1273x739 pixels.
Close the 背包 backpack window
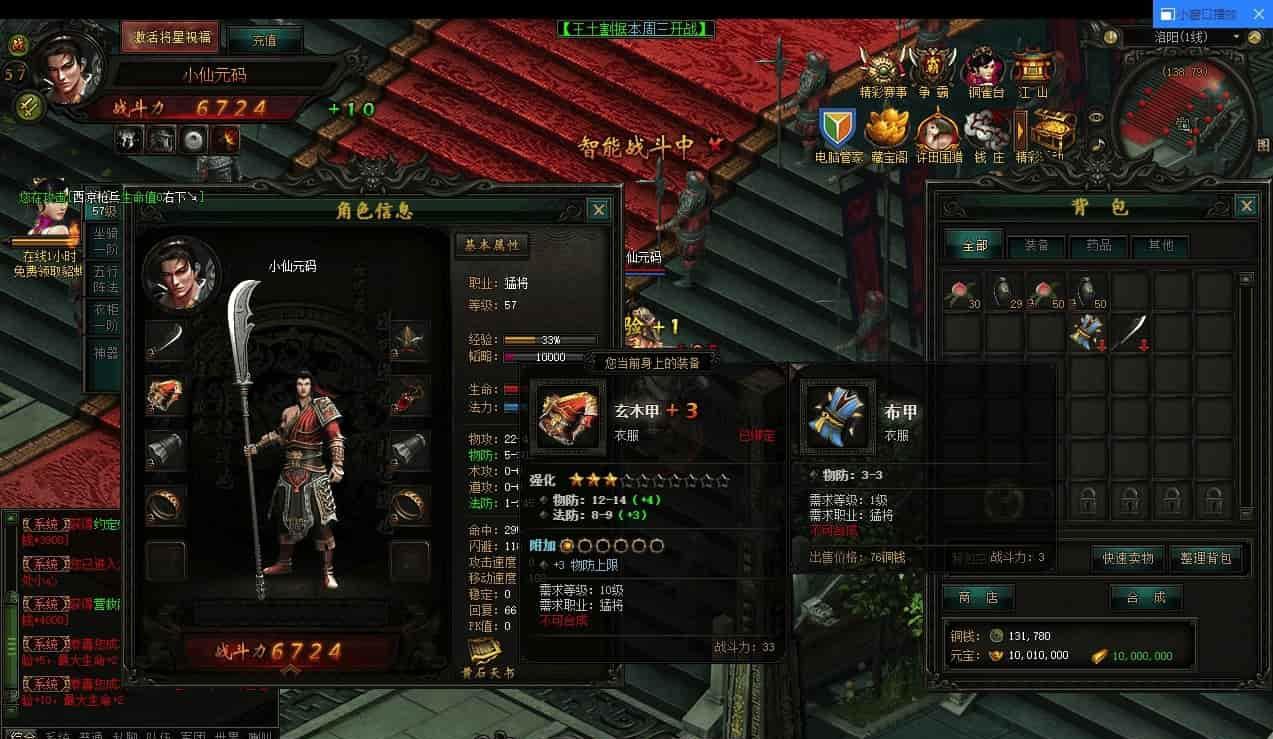(1246, 206)
